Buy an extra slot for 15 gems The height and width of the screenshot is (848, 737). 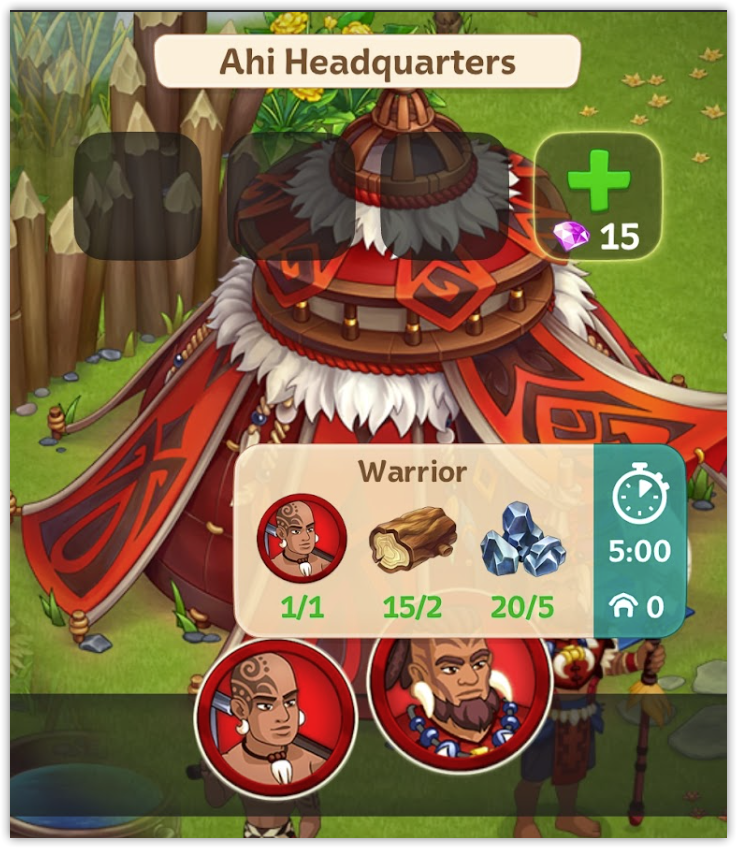[598, 196]
